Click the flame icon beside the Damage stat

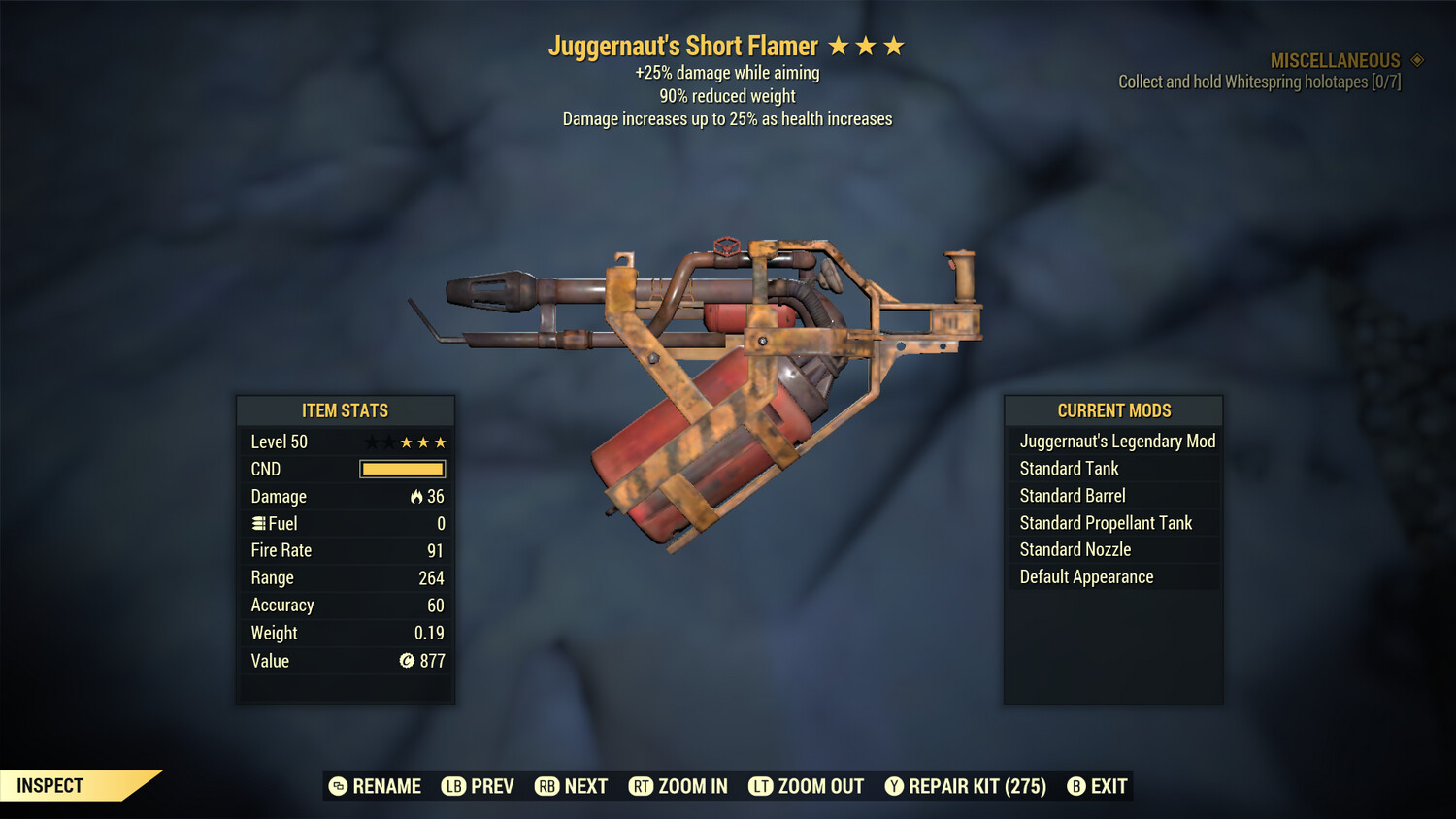(x=417, y=496)
